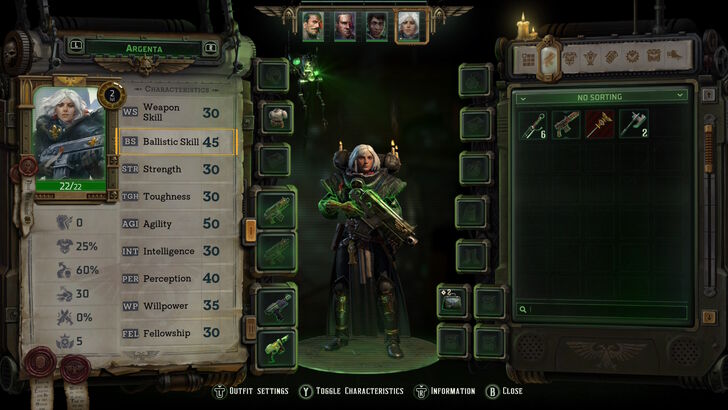Switch to the all-items grid filter tab
Screen dimensions: 728x410
[x=528, y=59]
